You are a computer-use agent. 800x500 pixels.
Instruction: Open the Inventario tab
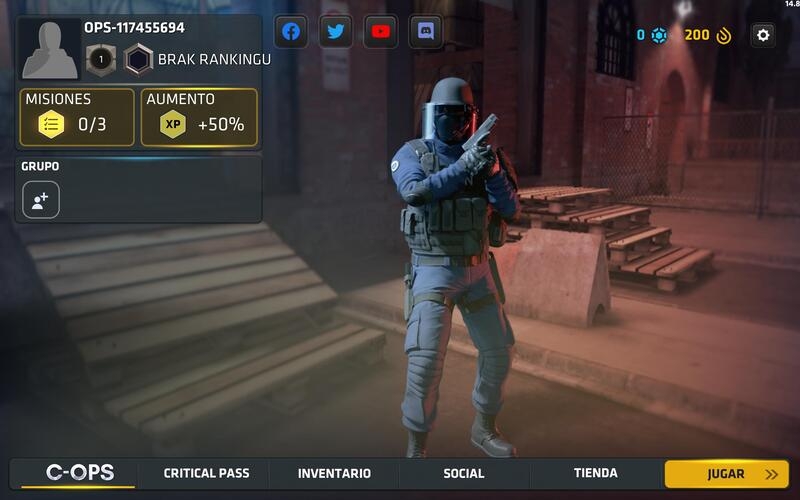pos(334,473)
